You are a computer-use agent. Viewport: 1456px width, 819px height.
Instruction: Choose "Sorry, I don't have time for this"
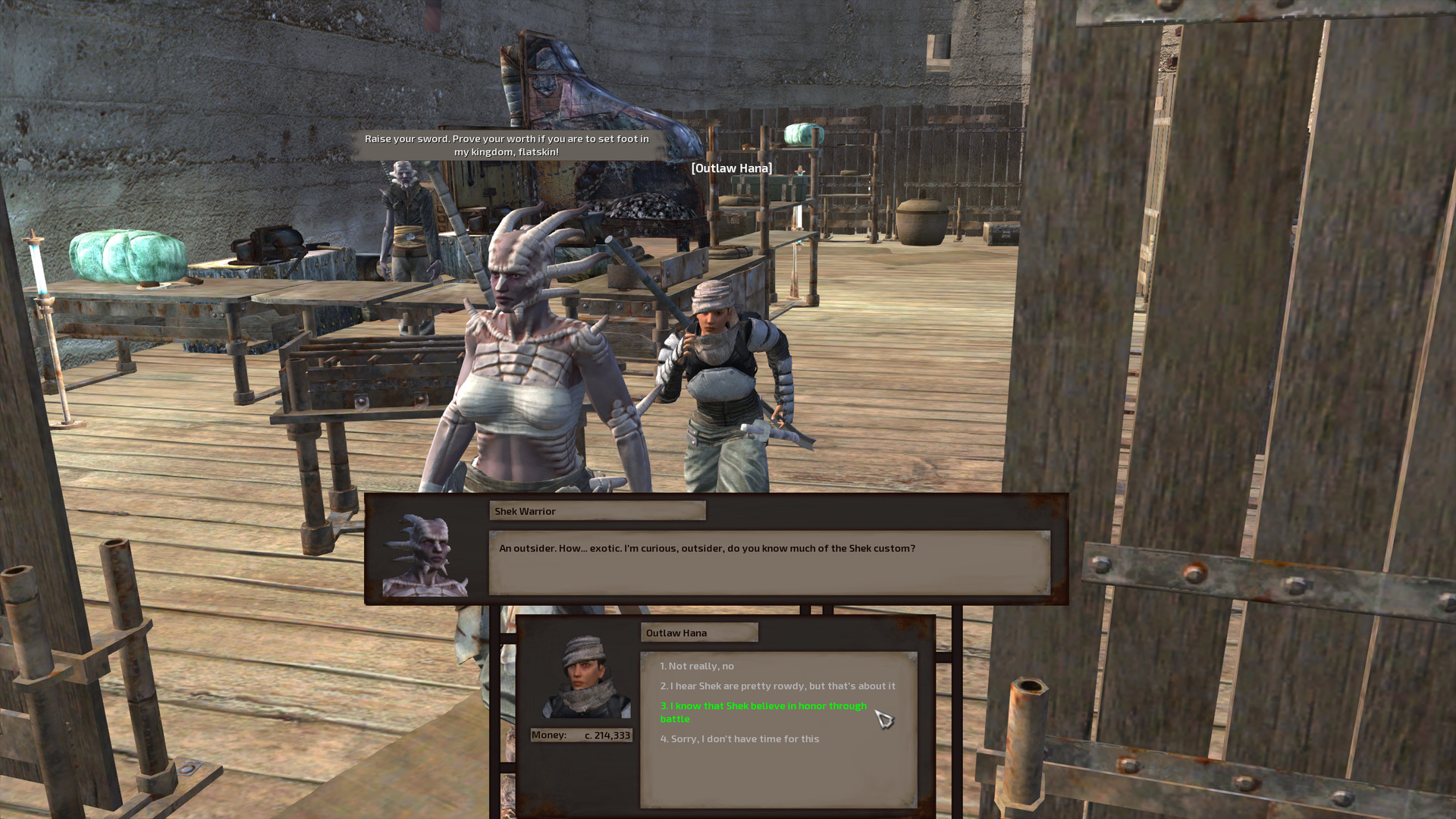pos(739,739)
